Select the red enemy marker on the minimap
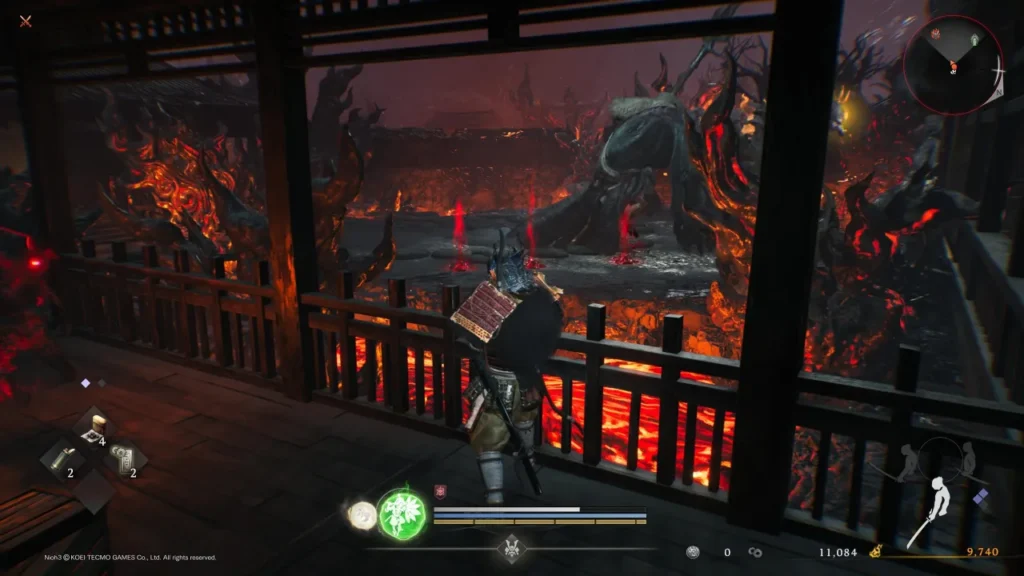The width and height of the screenshot is (1024, 576). [937, 34]
